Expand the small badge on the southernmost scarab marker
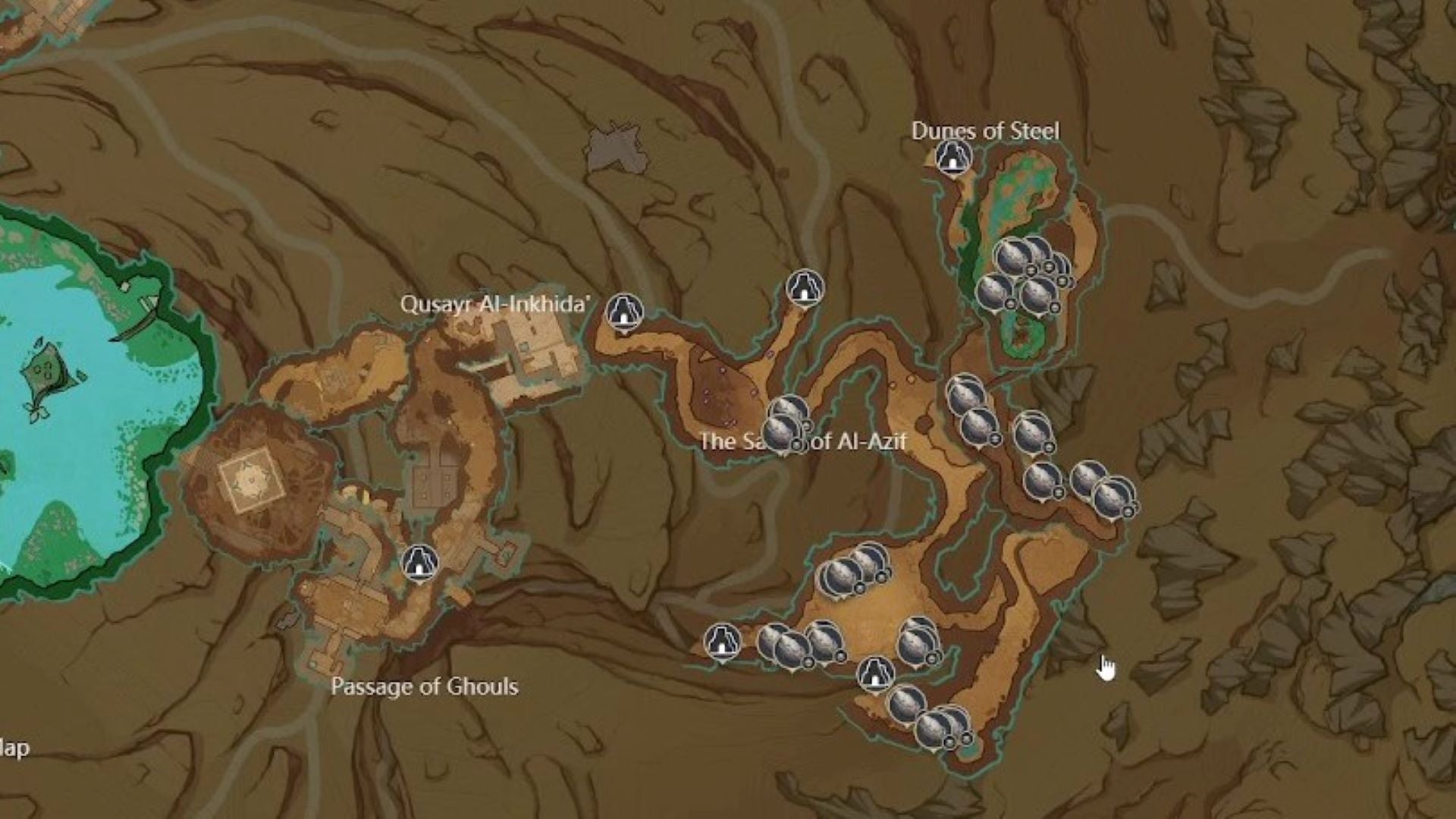Image resolution: width=1456 pixels, height=819 pixels. [x=950, y=742]
